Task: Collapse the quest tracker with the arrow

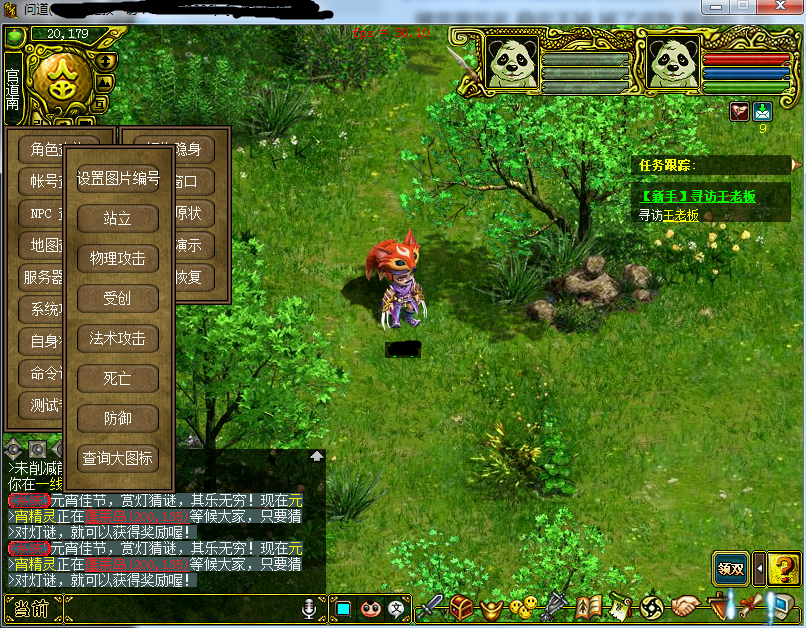Action: click(796, 164)
